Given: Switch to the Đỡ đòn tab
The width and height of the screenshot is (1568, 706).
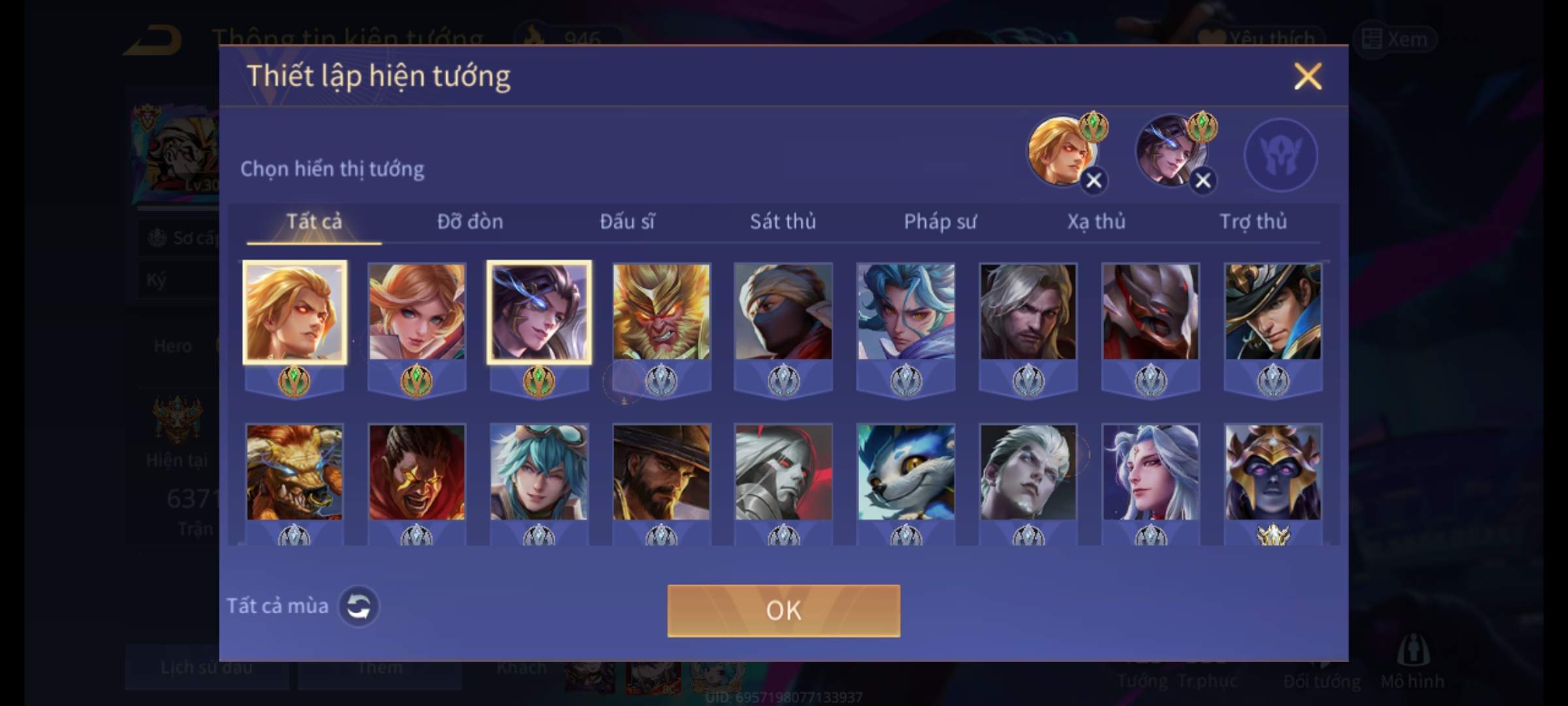Looking at the screenshot, I should (x=470, y=222).
